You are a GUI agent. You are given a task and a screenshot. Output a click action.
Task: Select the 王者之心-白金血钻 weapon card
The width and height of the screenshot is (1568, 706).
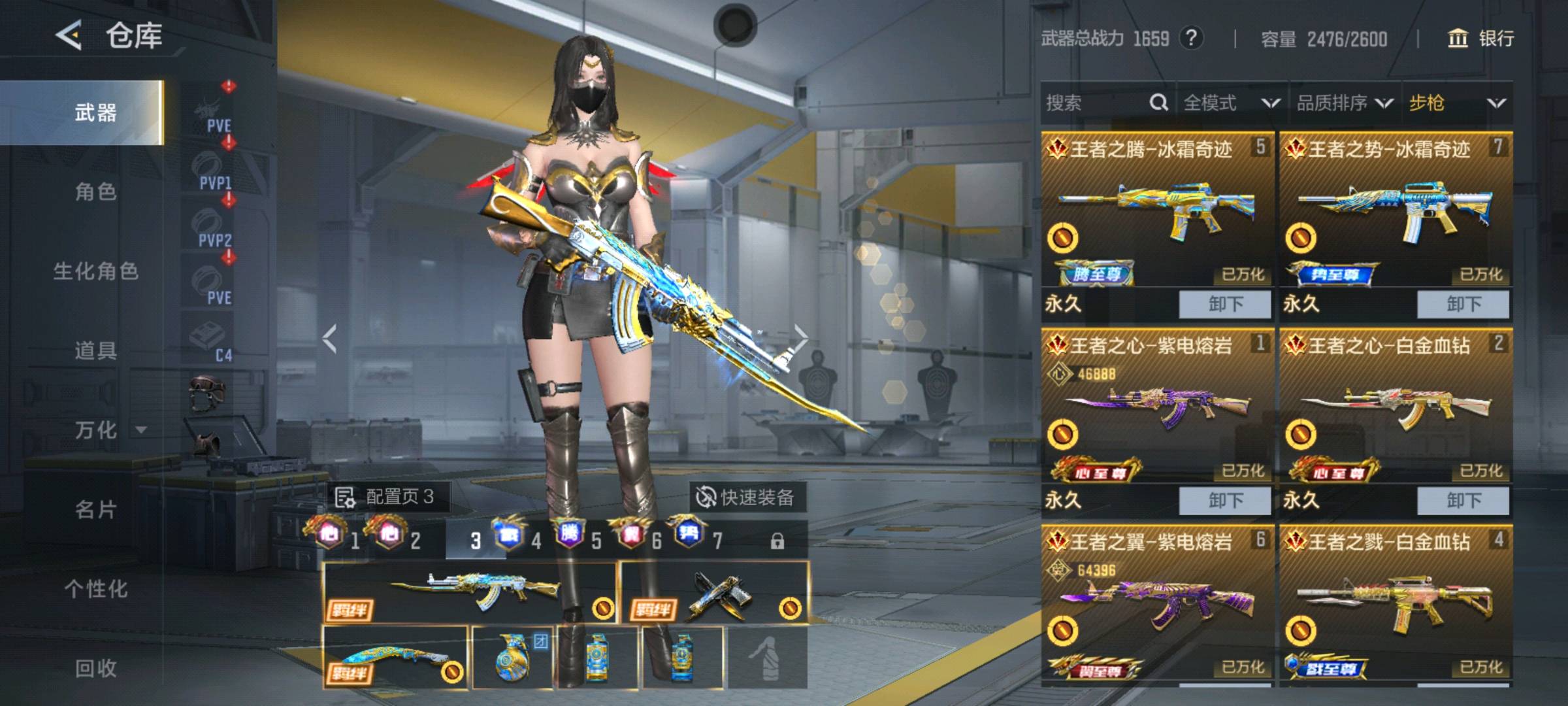click(1396, 405)
